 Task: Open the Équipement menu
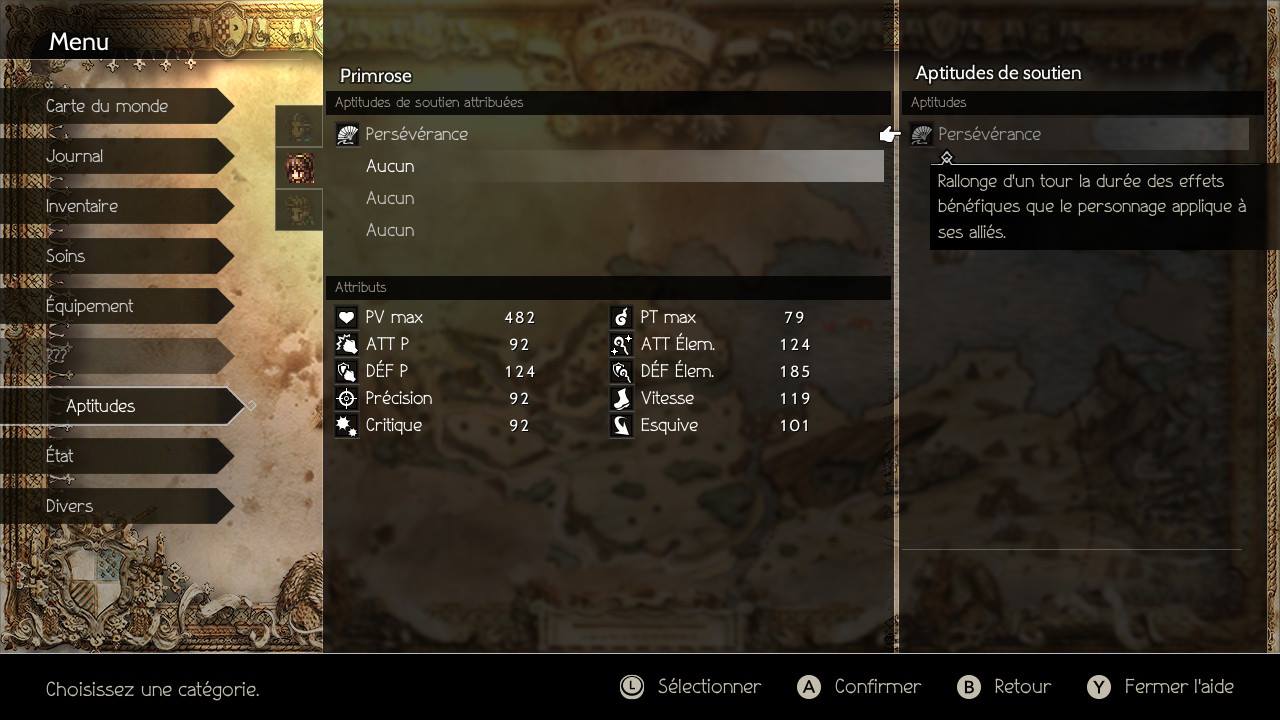point(90,306)
